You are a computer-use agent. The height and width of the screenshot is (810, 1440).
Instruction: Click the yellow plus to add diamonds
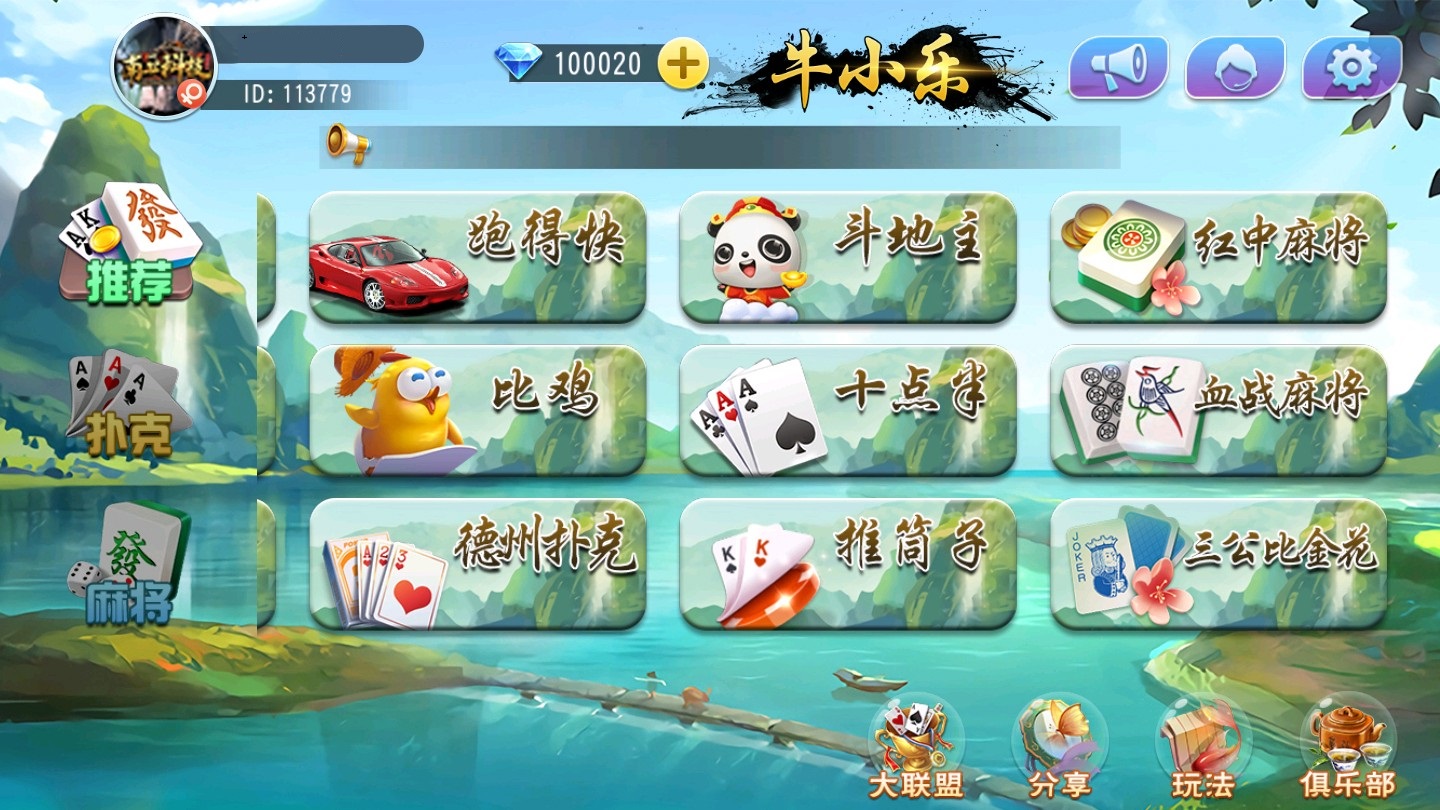tap(683, 65)
